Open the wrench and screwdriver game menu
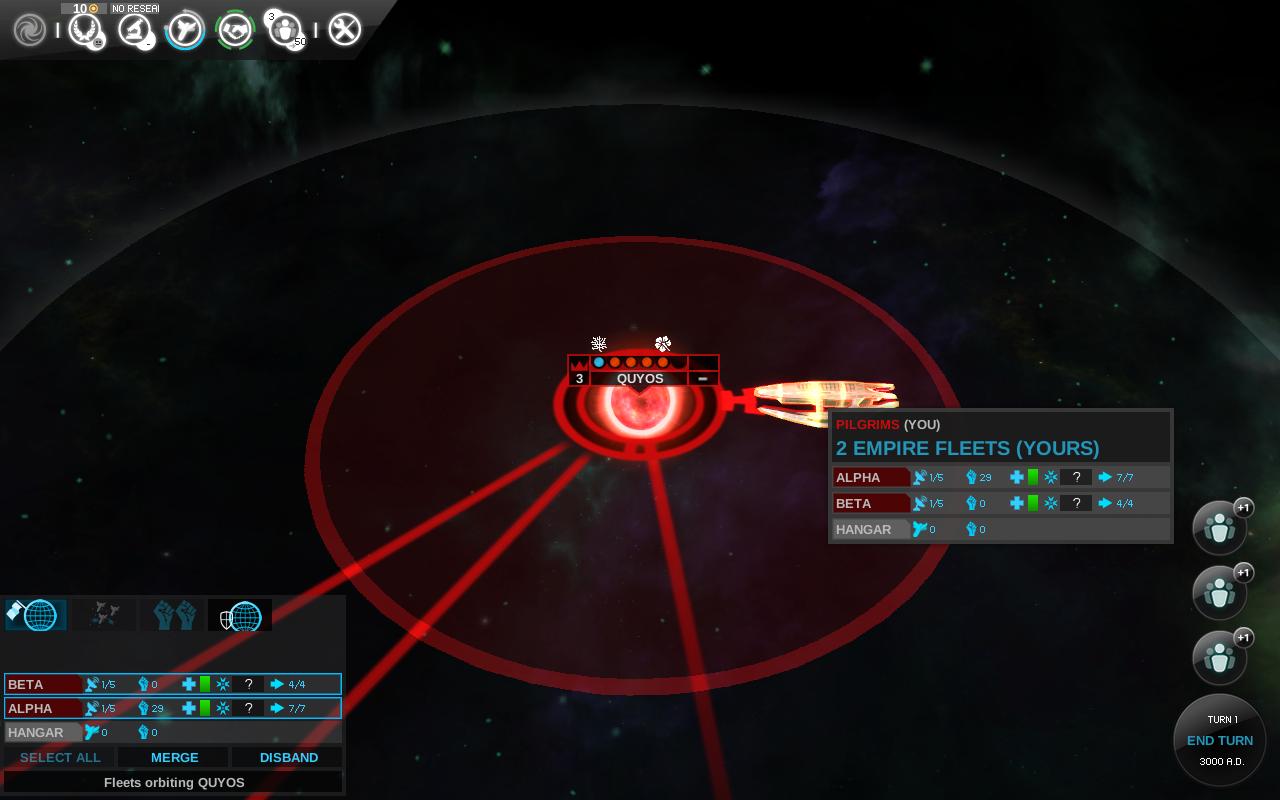This screenshot has width=1280, height=800. coord(344,30)
